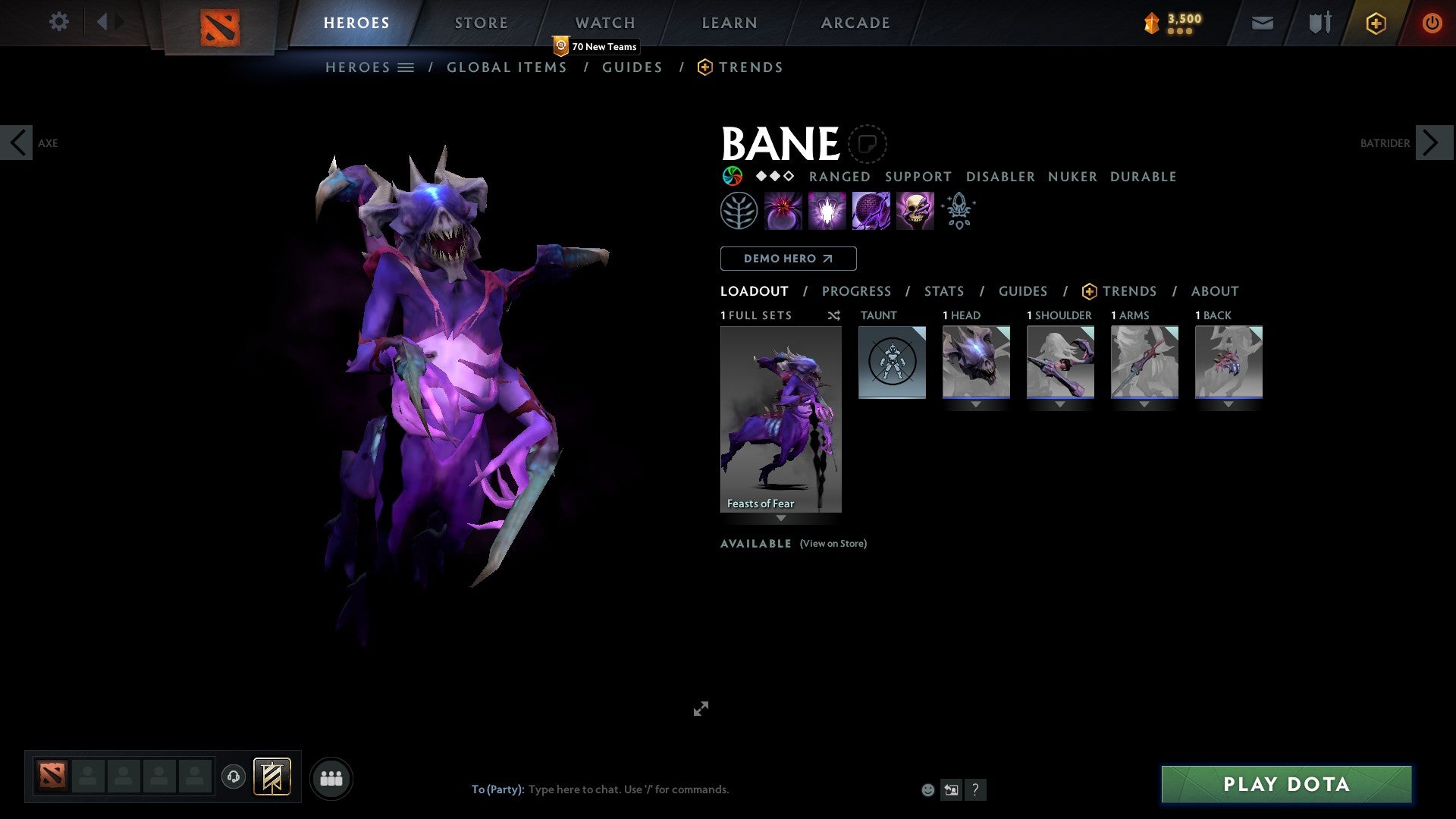The image size is (1456, 819).
Task: Expand the Shoulder item slot arrow
Action: [x=1060, y=404]
